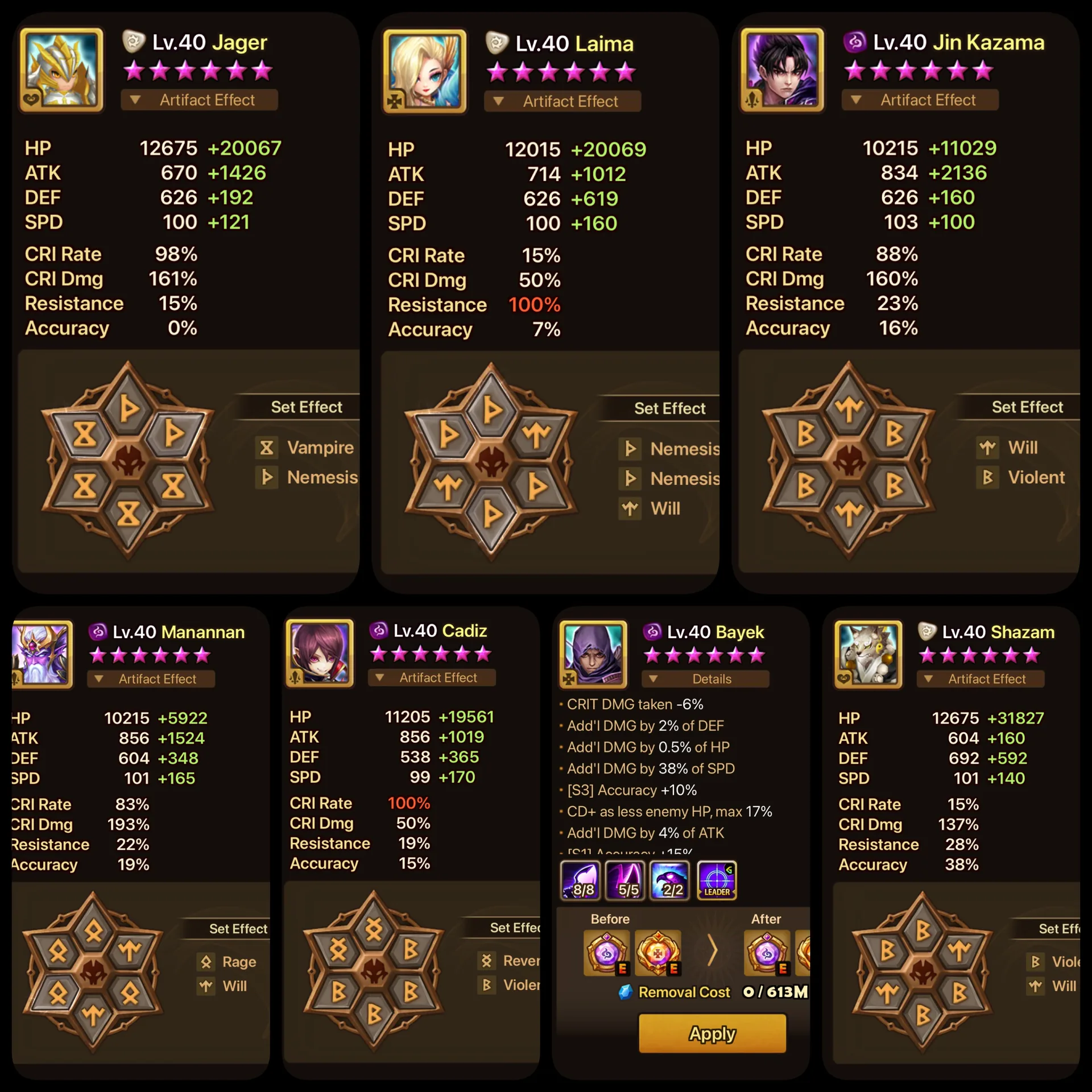Select Bayek's 2/2 skill icon
The height and width of the screenshot is (1092, 1092).
pos(670,880)
